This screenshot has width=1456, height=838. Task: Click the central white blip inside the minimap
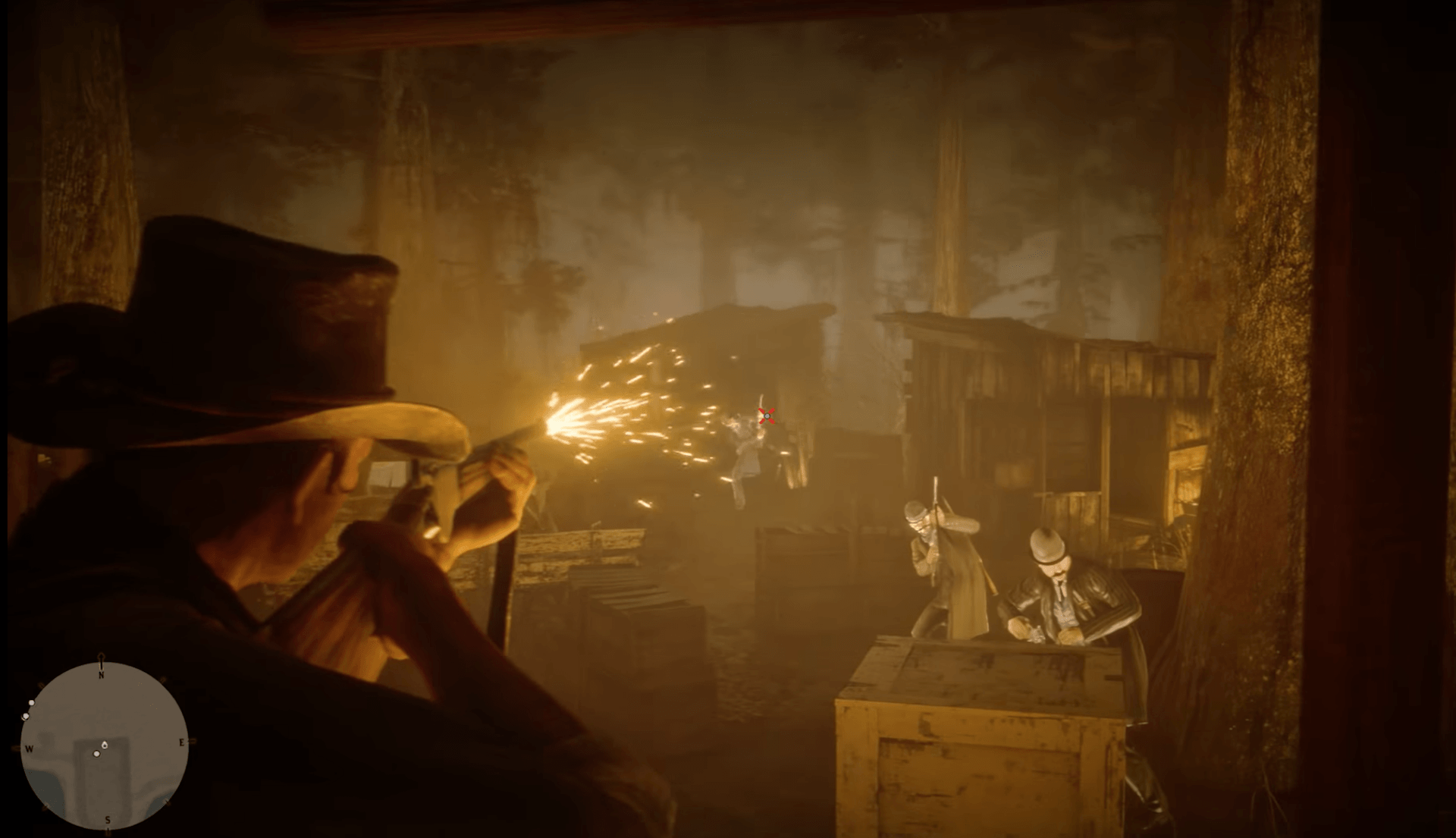point(96,754)
